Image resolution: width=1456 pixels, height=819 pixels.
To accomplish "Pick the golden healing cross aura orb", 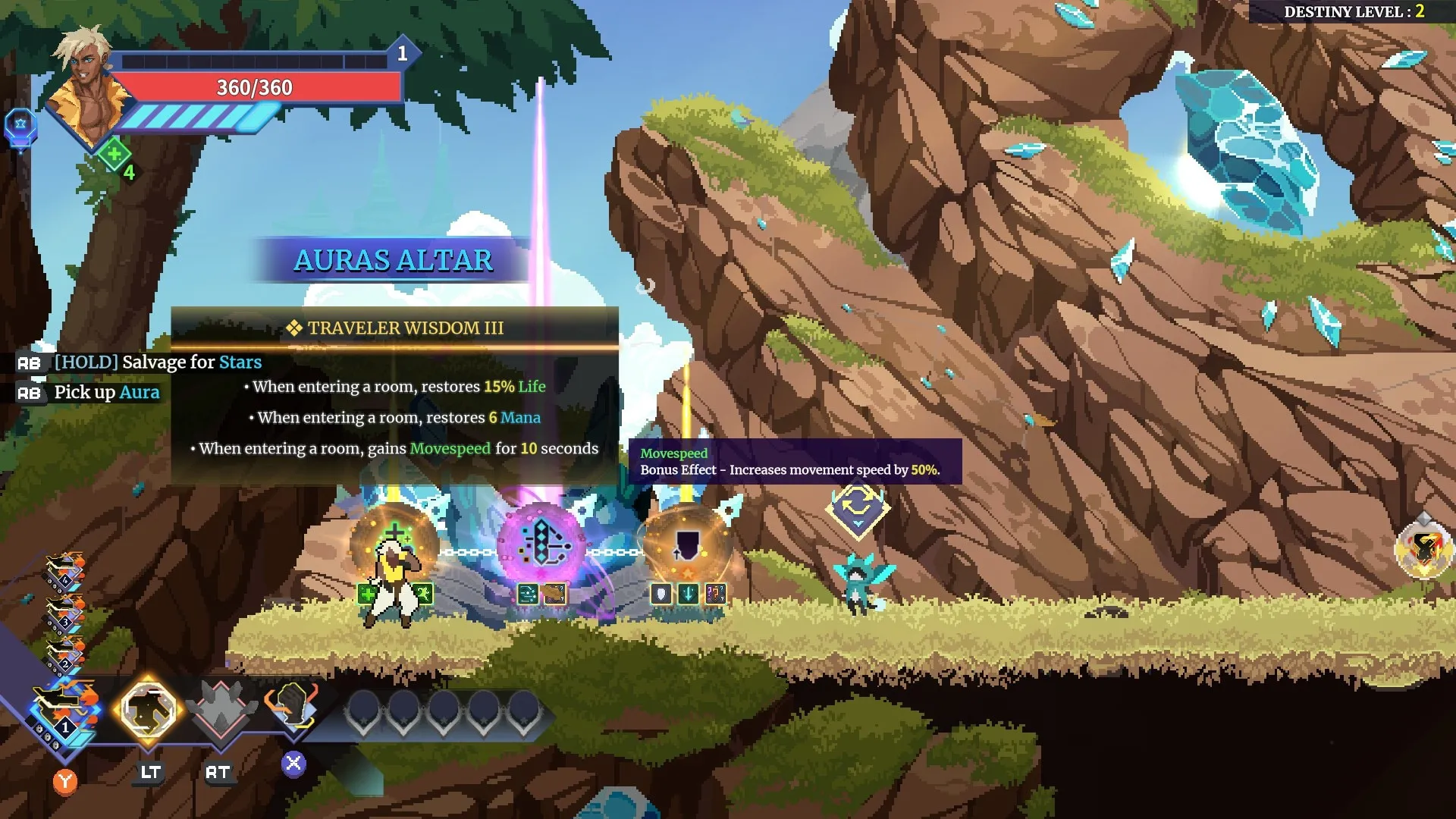I will 394,543.
